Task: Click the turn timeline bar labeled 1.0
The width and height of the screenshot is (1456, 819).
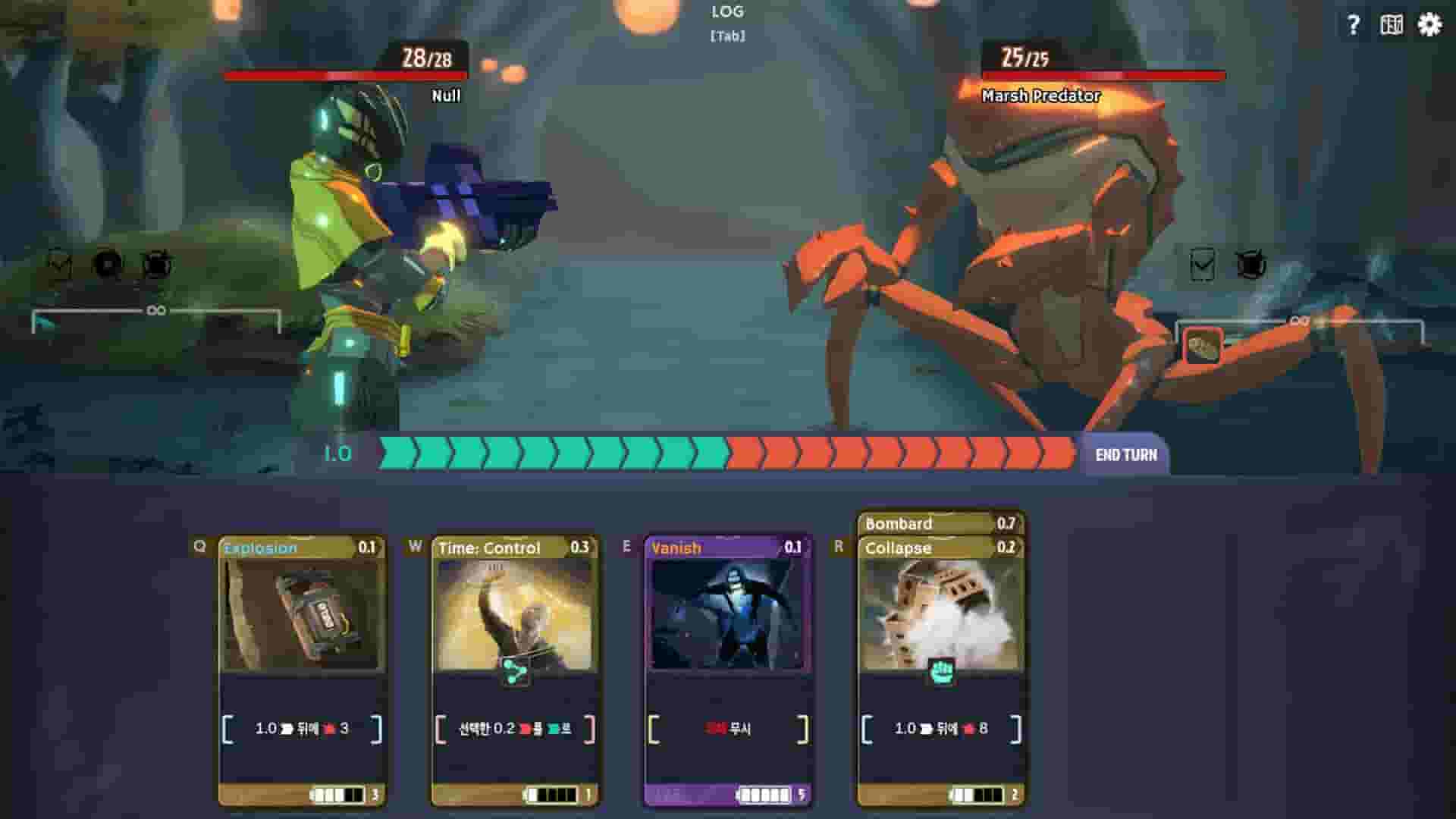Action: [x=728, y=453]
